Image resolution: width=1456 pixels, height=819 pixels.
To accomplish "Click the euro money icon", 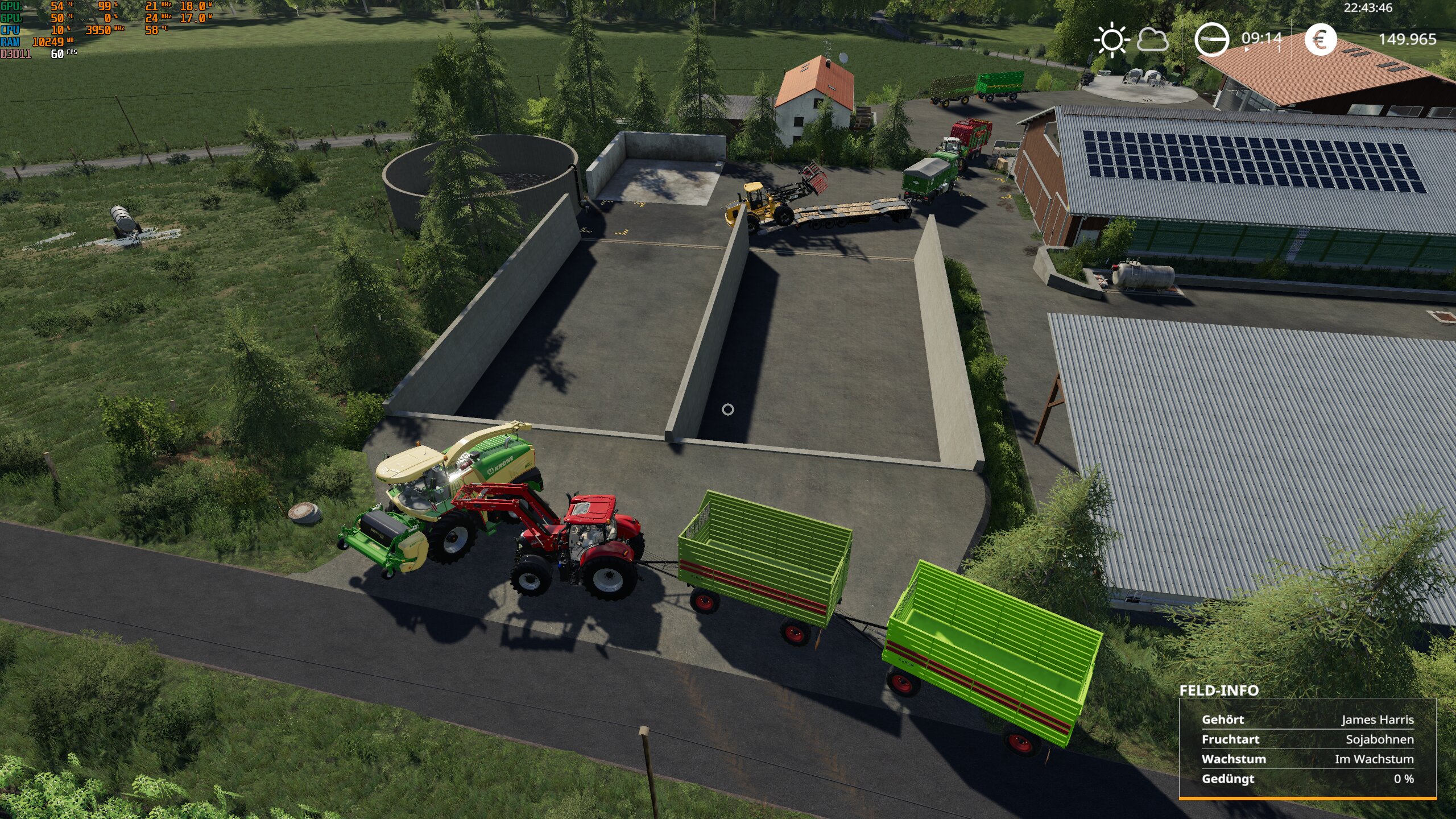I will coord(1320,40).
